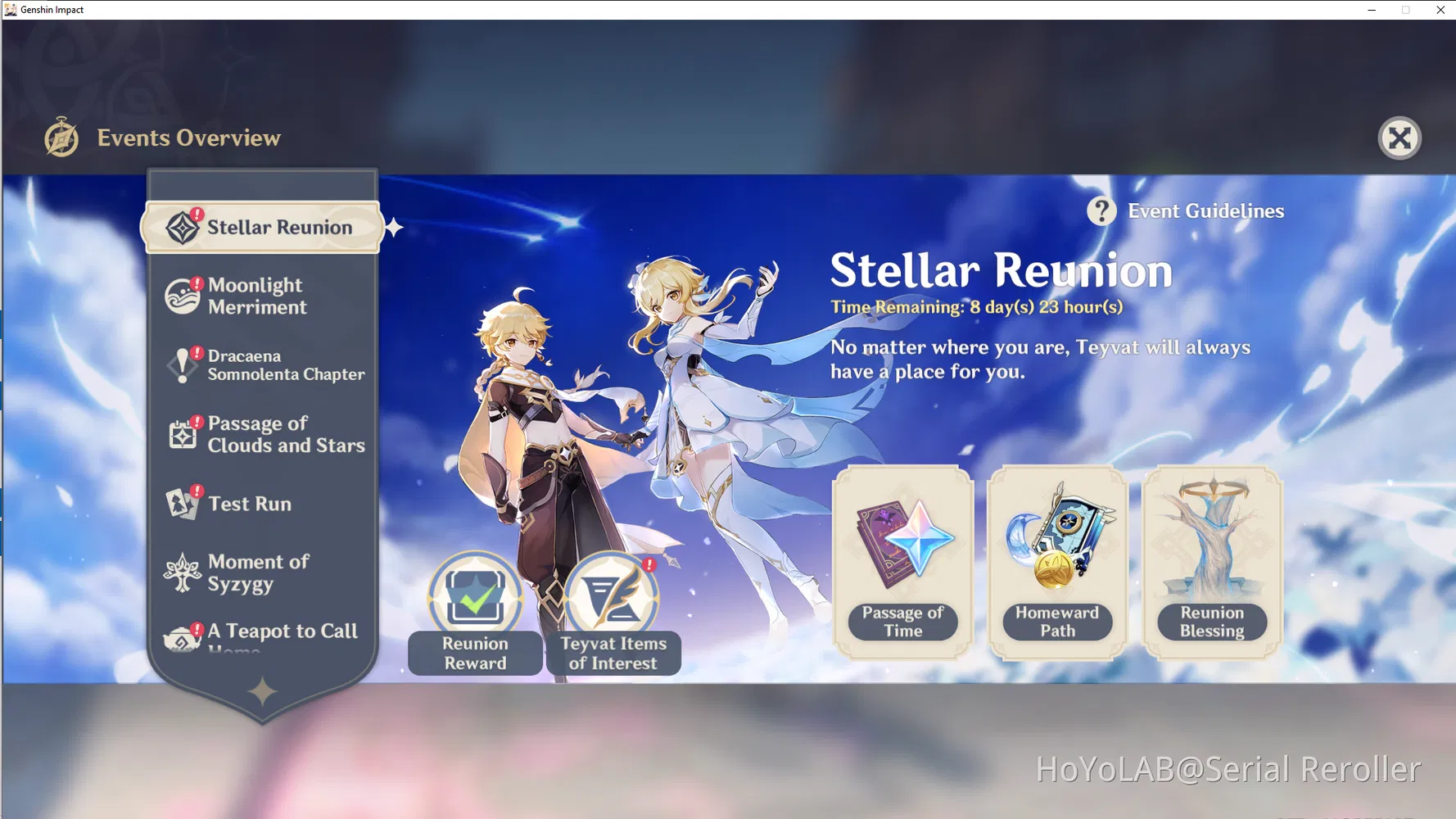Close the Events Overview screen
Screen dimensions: 1456x819
(1399, 138)
